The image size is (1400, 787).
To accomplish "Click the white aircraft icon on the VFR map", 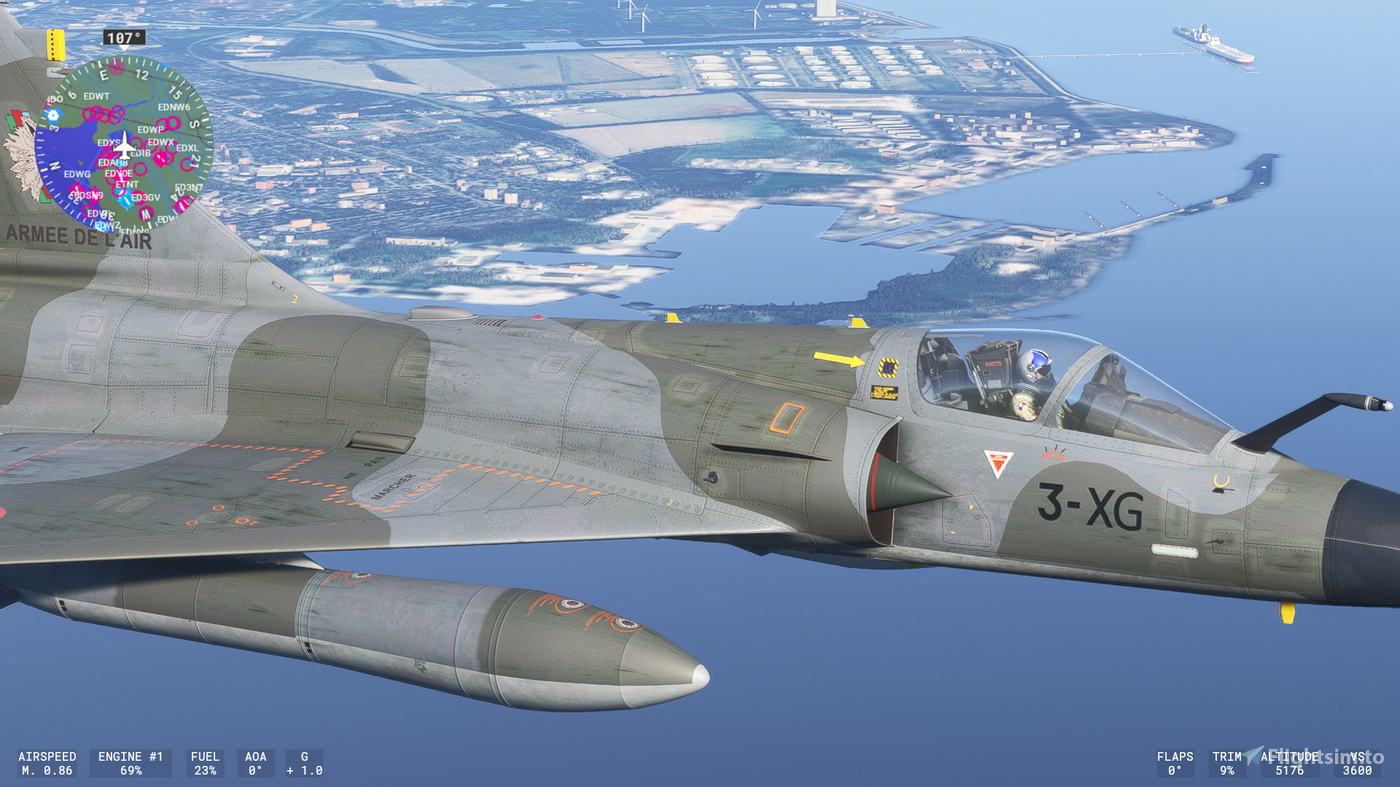I will [x=125, y=145].
